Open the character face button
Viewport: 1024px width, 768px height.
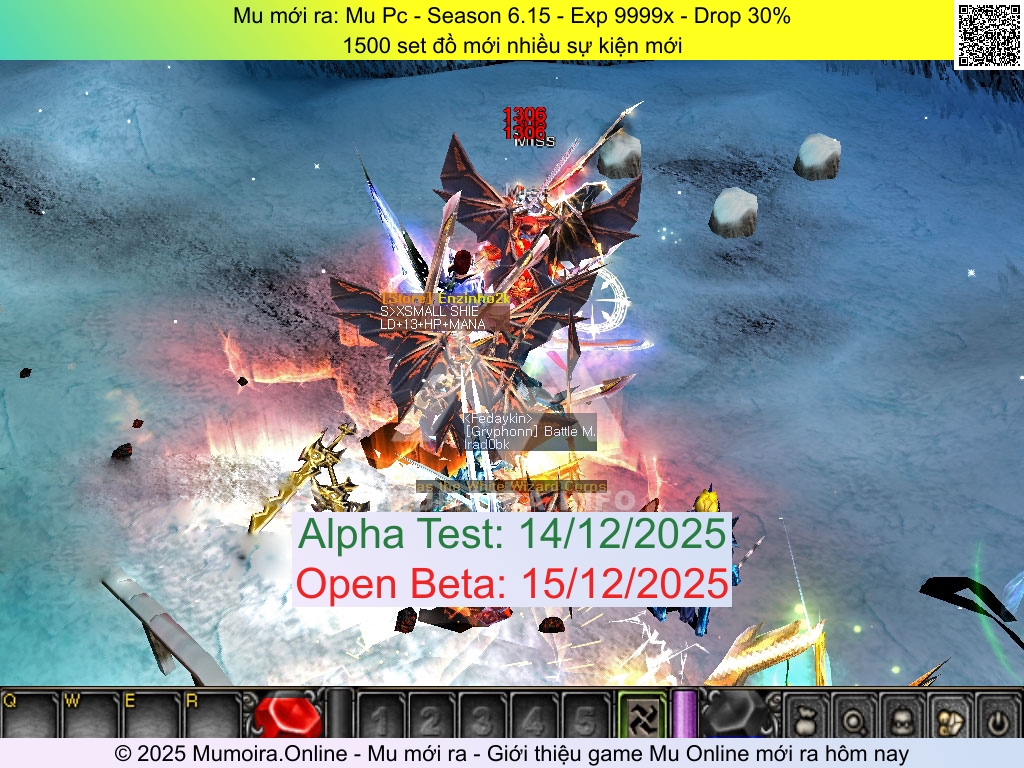903,717
